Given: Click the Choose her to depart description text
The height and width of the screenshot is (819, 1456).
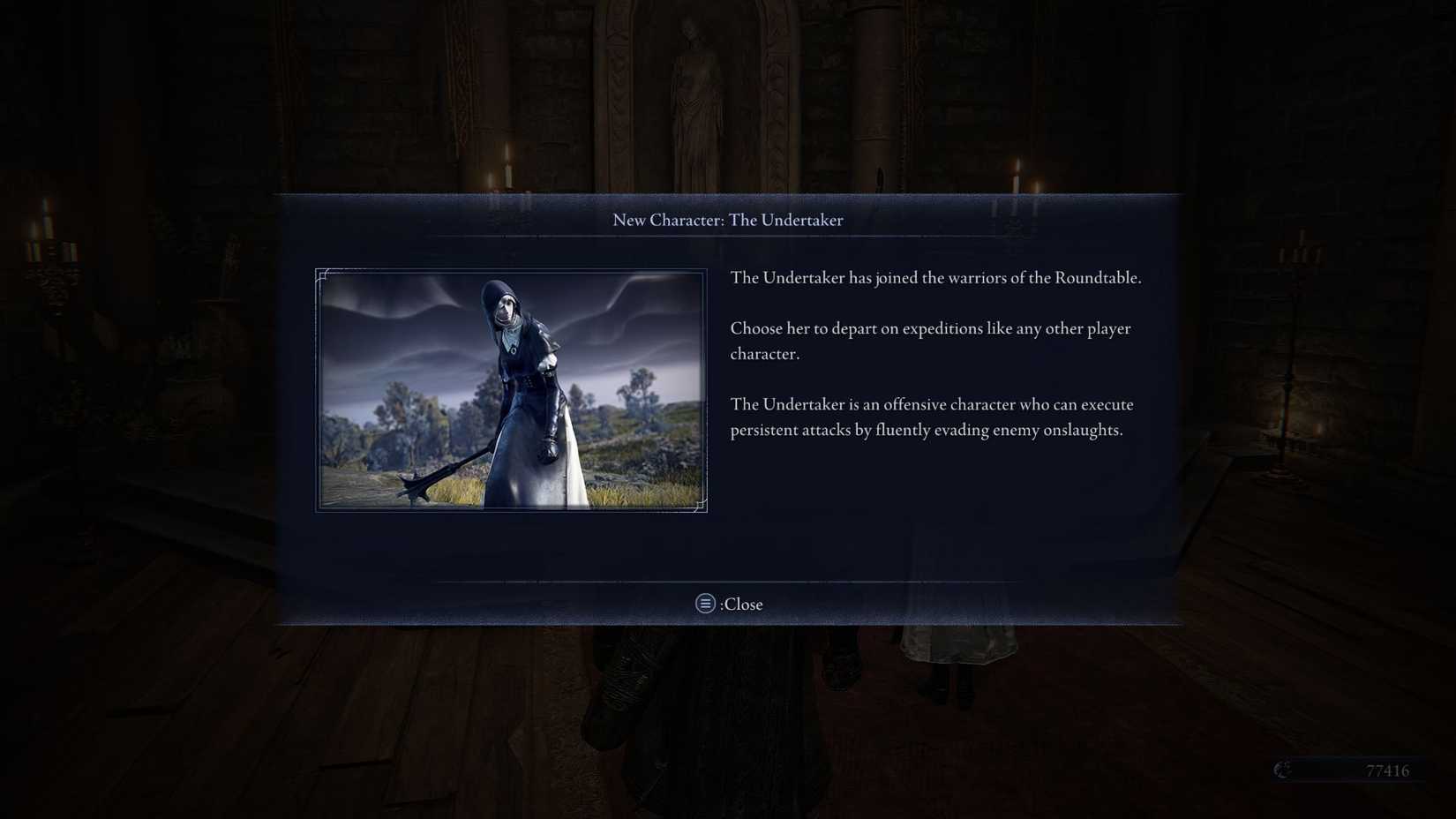Looking at the screenshot, I should [x=930, y=340].
